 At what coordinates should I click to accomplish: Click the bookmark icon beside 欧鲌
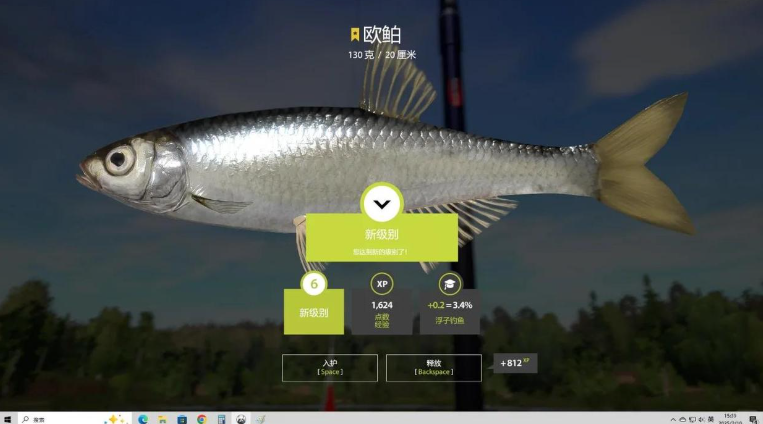click(x=354, y=35)
